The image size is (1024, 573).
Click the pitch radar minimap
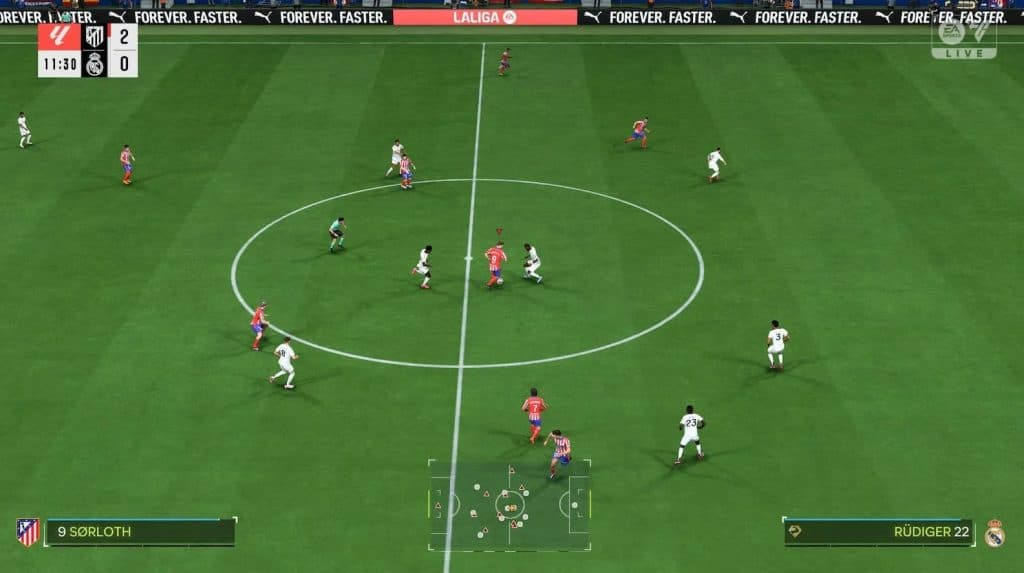[509, 505]
